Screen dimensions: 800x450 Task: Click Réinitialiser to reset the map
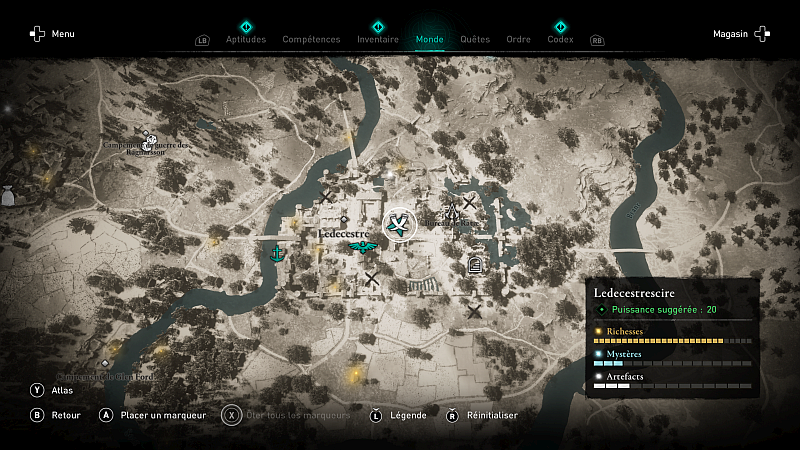482,415
